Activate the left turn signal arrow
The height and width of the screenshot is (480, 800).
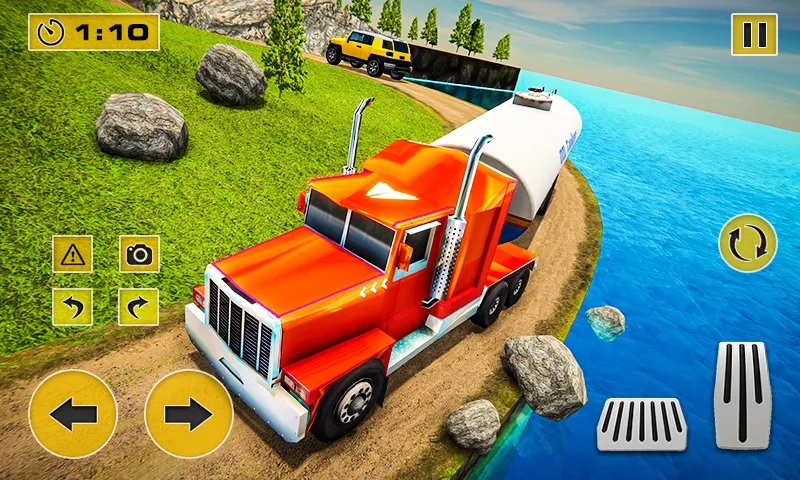coord(72,306)
